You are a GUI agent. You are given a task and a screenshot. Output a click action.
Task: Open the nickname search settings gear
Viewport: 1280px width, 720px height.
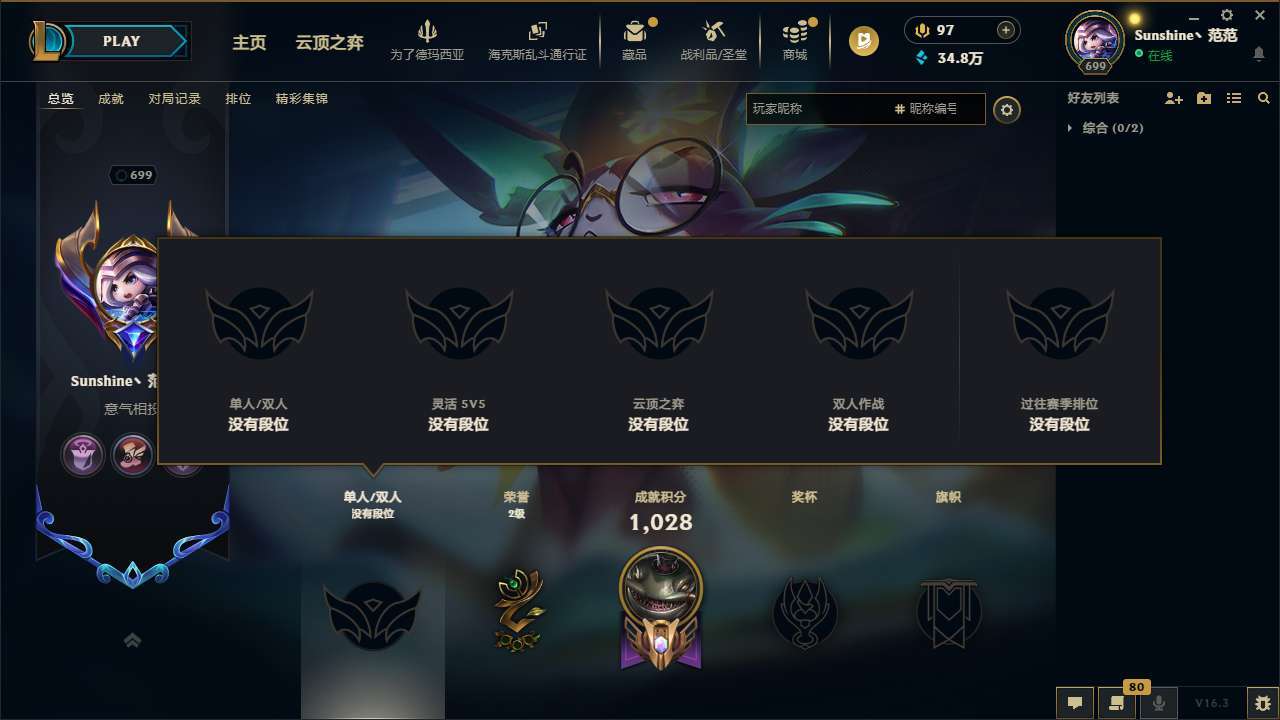[1007, 110]
